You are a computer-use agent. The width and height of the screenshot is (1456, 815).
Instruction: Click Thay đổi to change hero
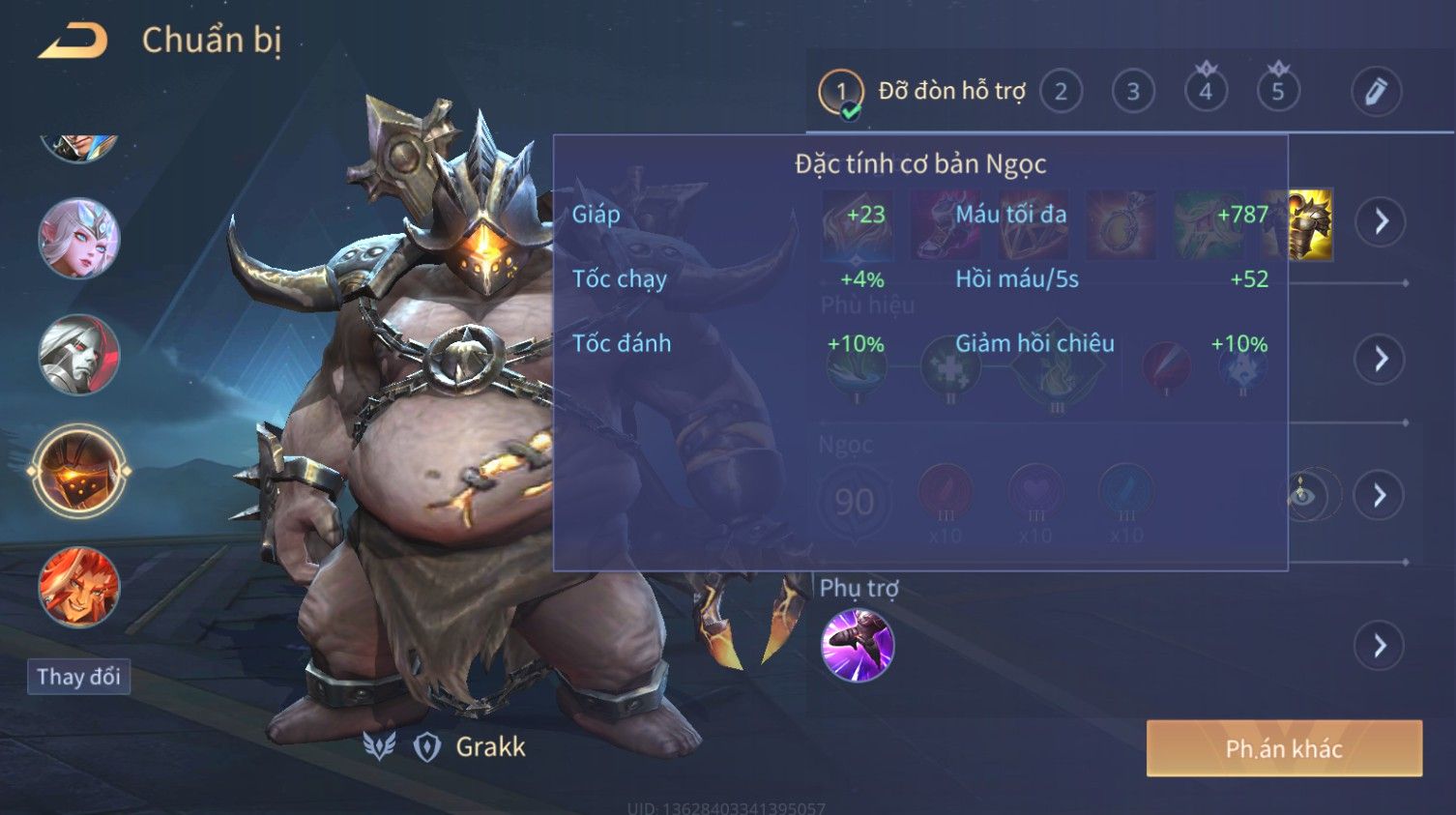[78, 676]
